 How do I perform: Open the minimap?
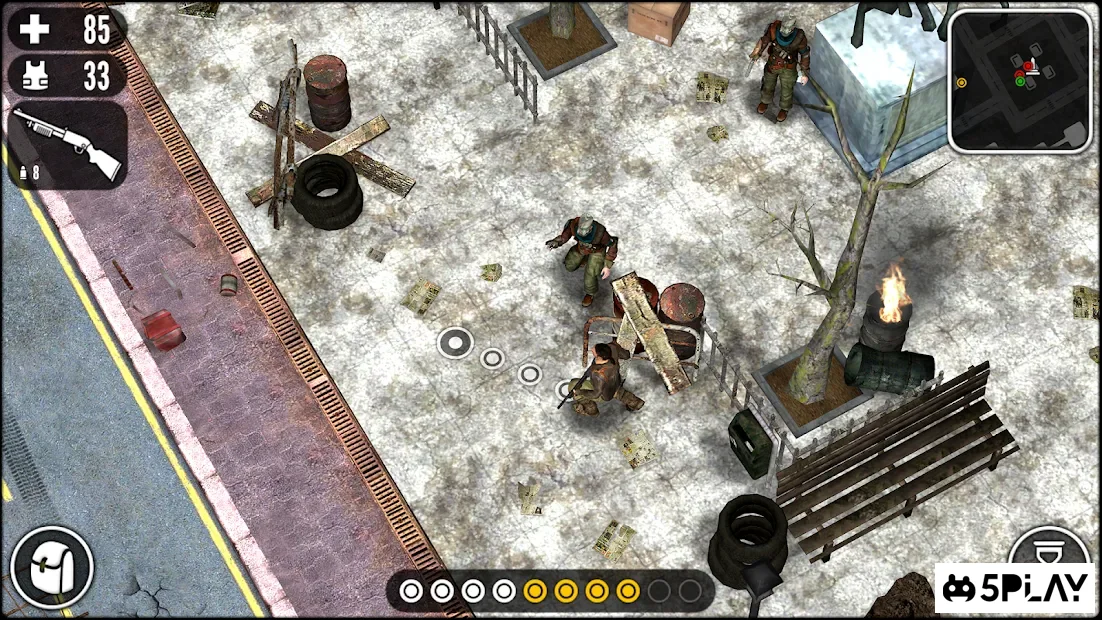[1020, 81]
